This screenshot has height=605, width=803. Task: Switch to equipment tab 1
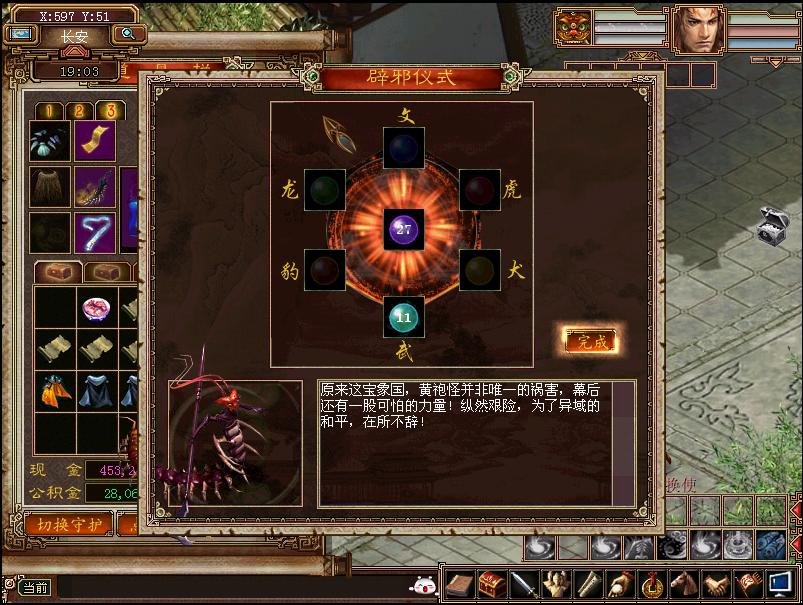point(50,110)
